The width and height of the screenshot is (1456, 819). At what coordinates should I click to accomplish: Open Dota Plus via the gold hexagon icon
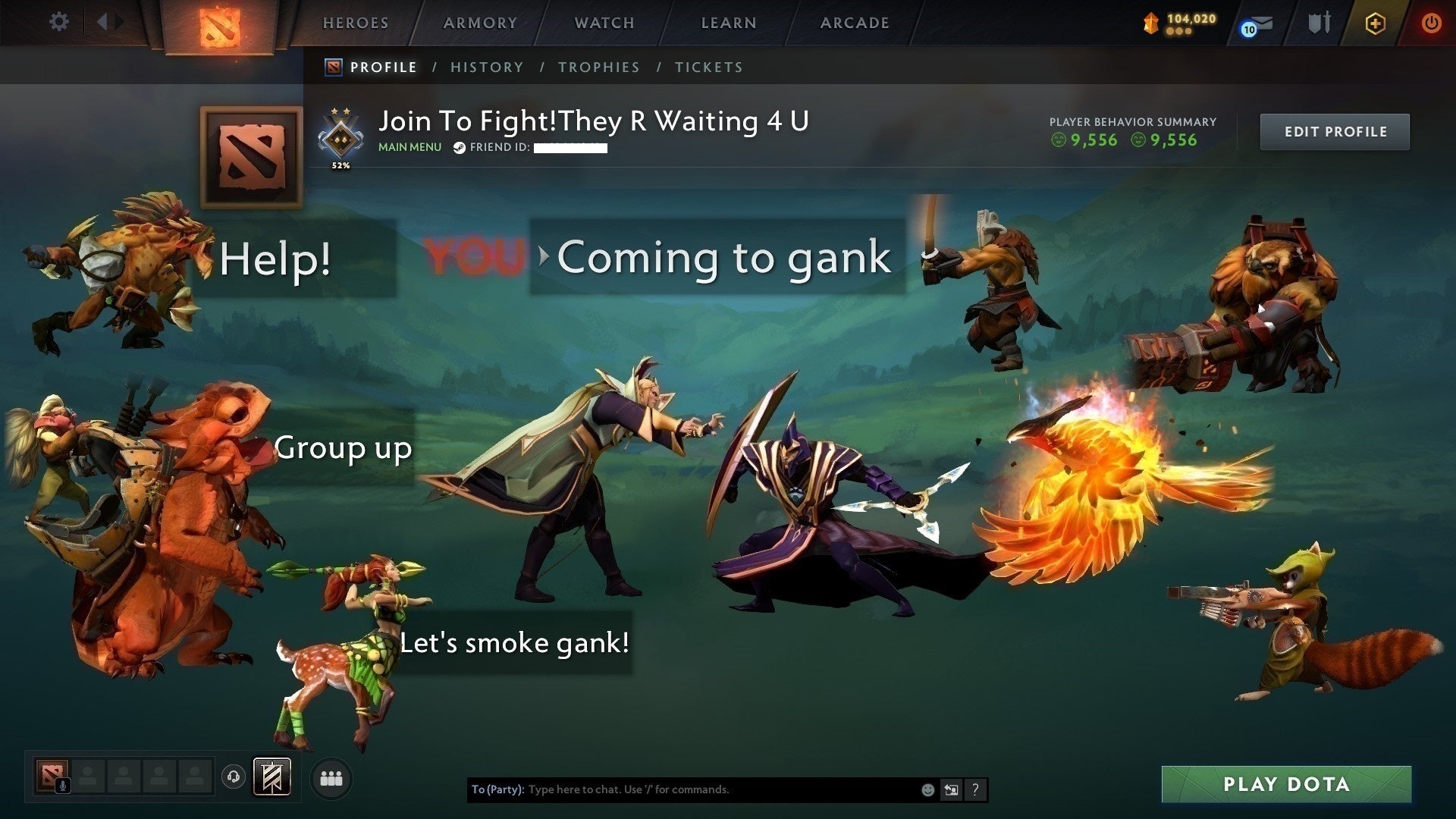tap(1376, 23)
